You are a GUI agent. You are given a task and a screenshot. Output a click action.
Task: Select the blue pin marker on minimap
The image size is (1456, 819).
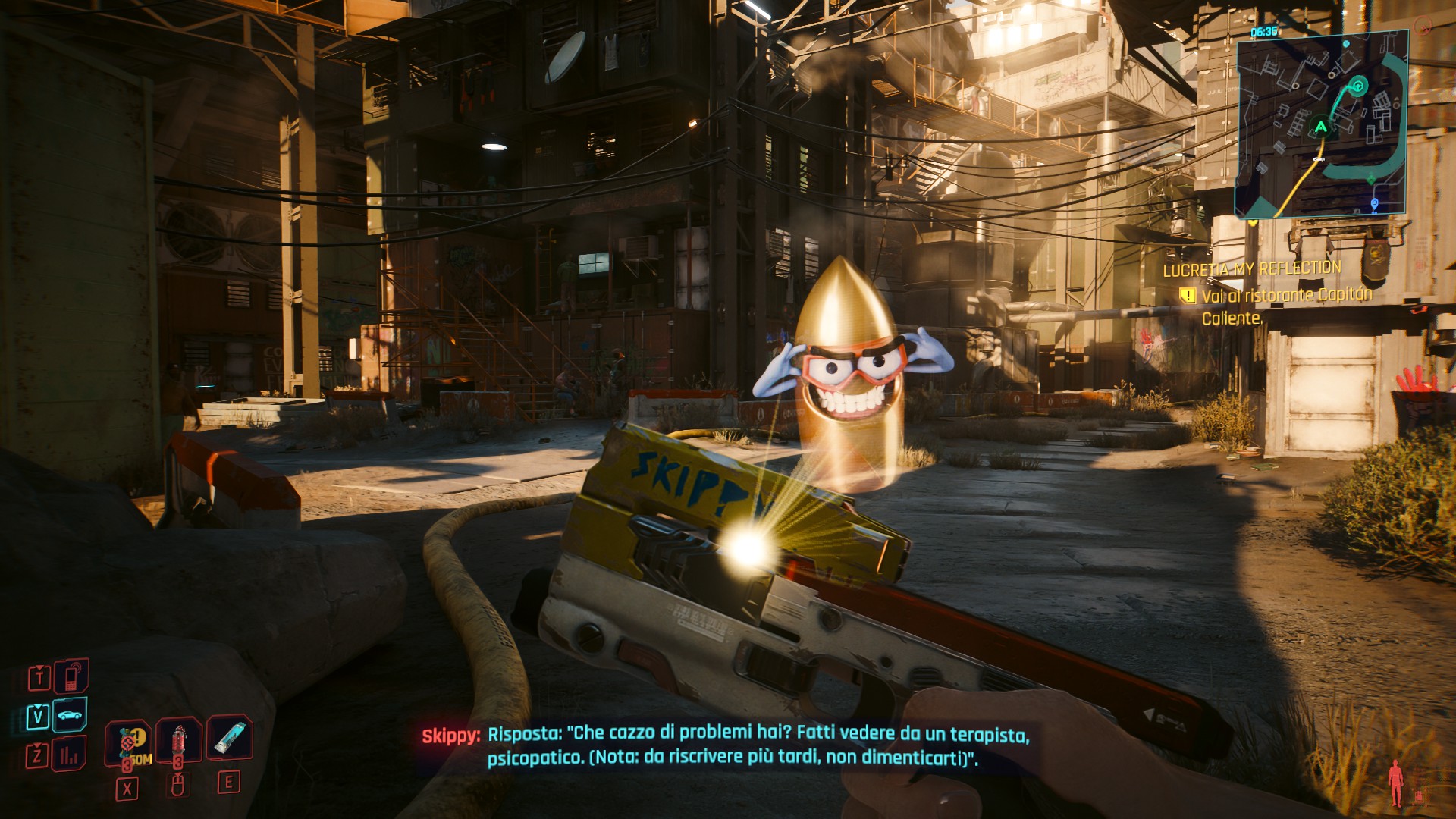point(1375,204)
